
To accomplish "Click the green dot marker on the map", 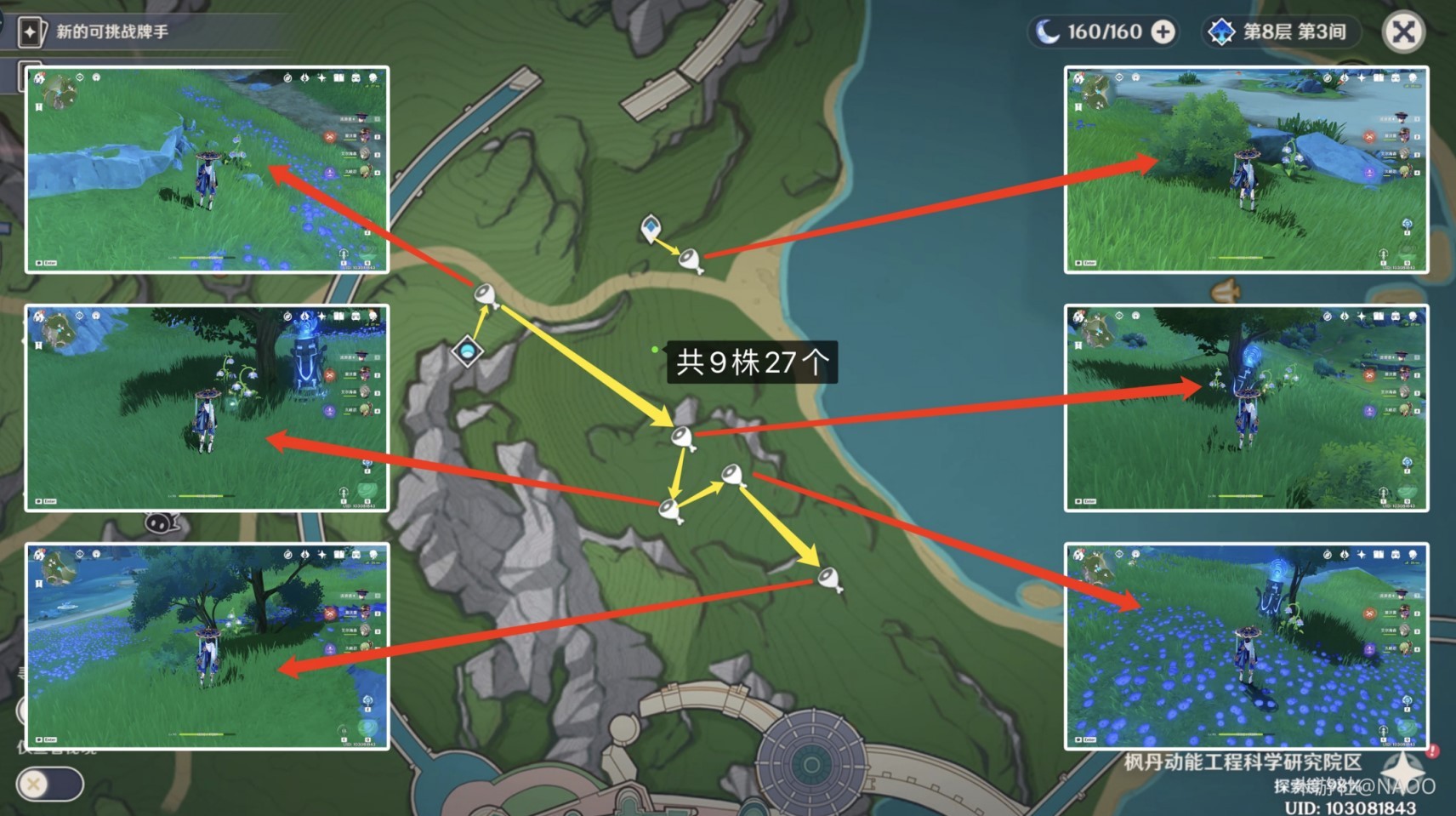I will (653, 349).
